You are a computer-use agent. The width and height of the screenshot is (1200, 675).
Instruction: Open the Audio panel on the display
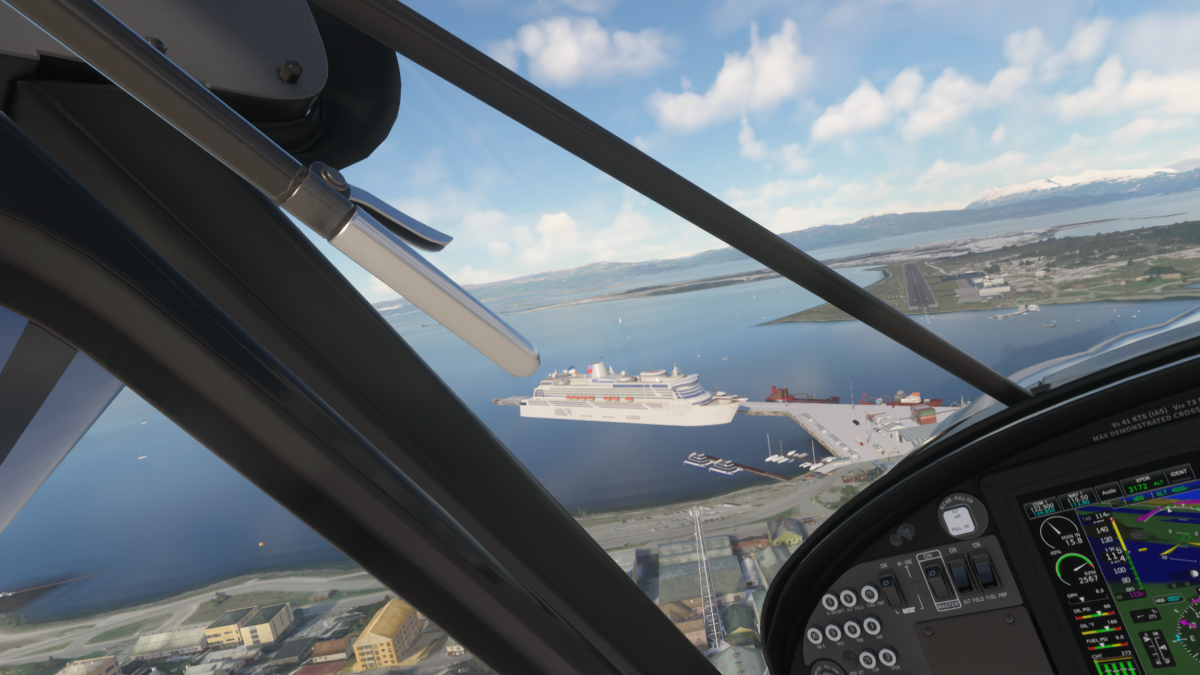point(1108,491)
